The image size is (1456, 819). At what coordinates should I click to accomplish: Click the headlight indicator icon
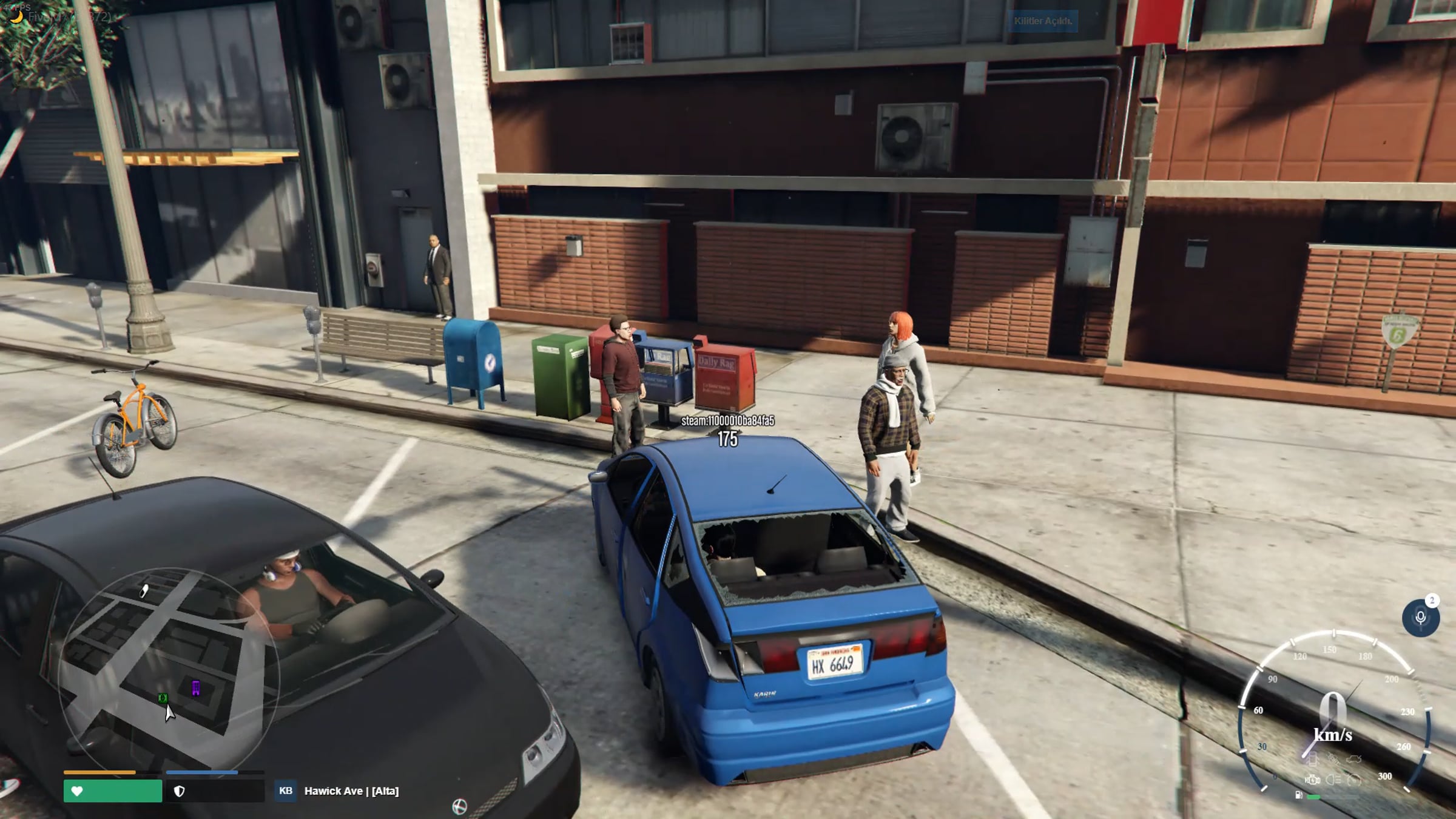point(1333,780)
